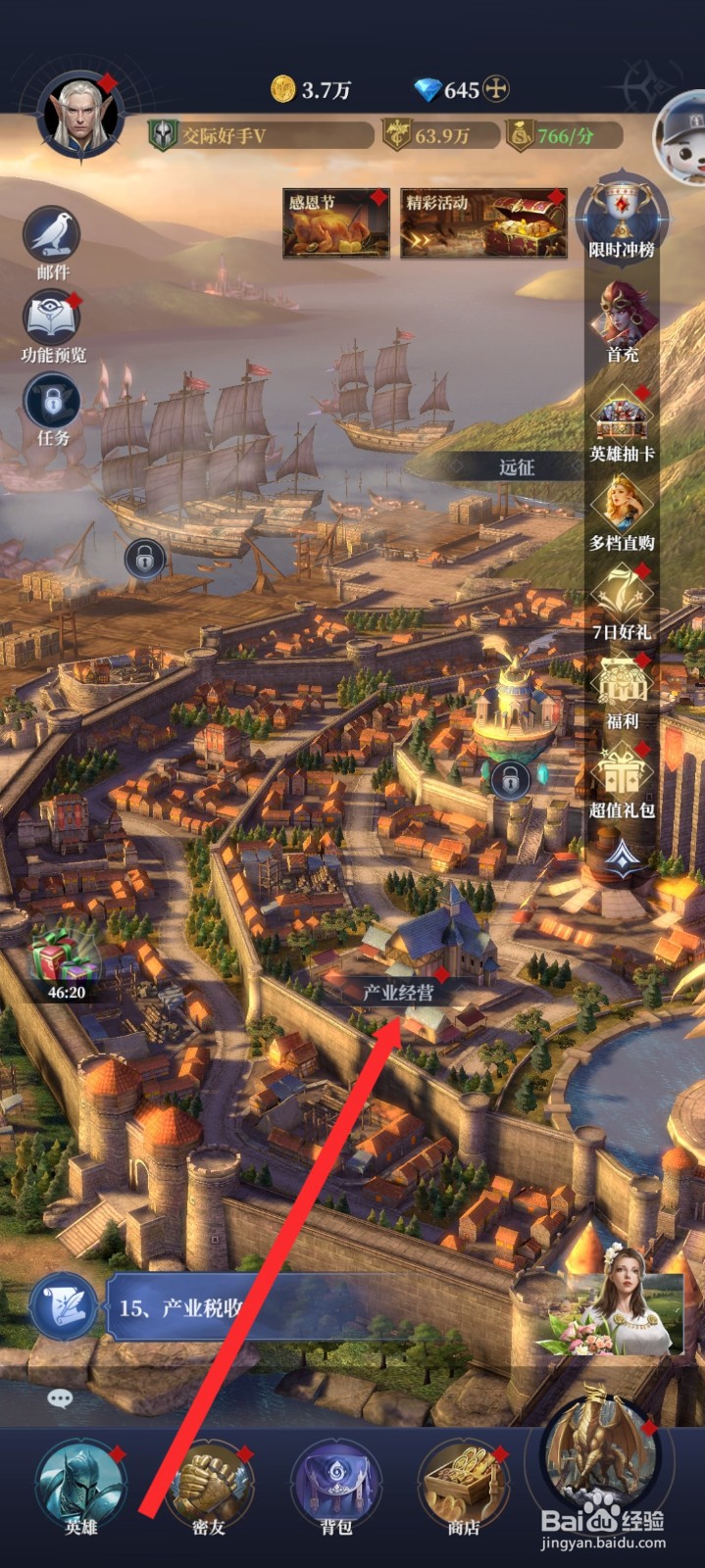Viewport: 705px width, 1568px height.
Task: Open the 首充 first recharge offer
Action: [623, 317]
